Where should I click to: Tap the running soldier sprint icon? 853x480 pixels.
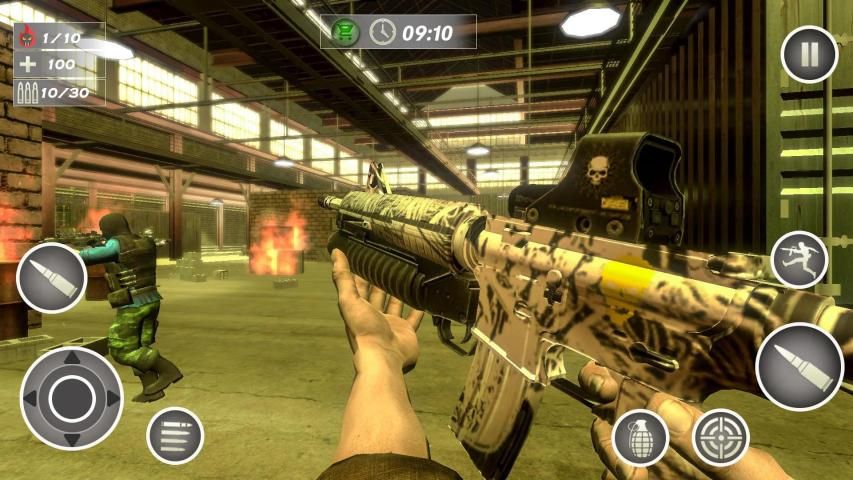pyautogui.click(x=800, y=260)
